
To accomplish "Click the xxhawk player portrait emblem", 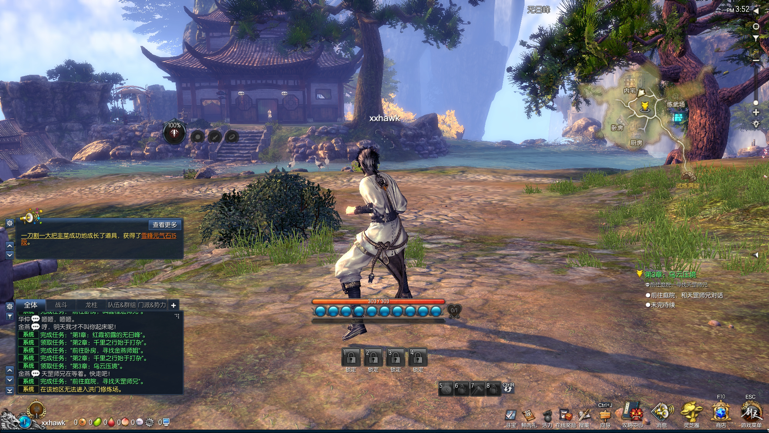I will [x=36, y=410].
